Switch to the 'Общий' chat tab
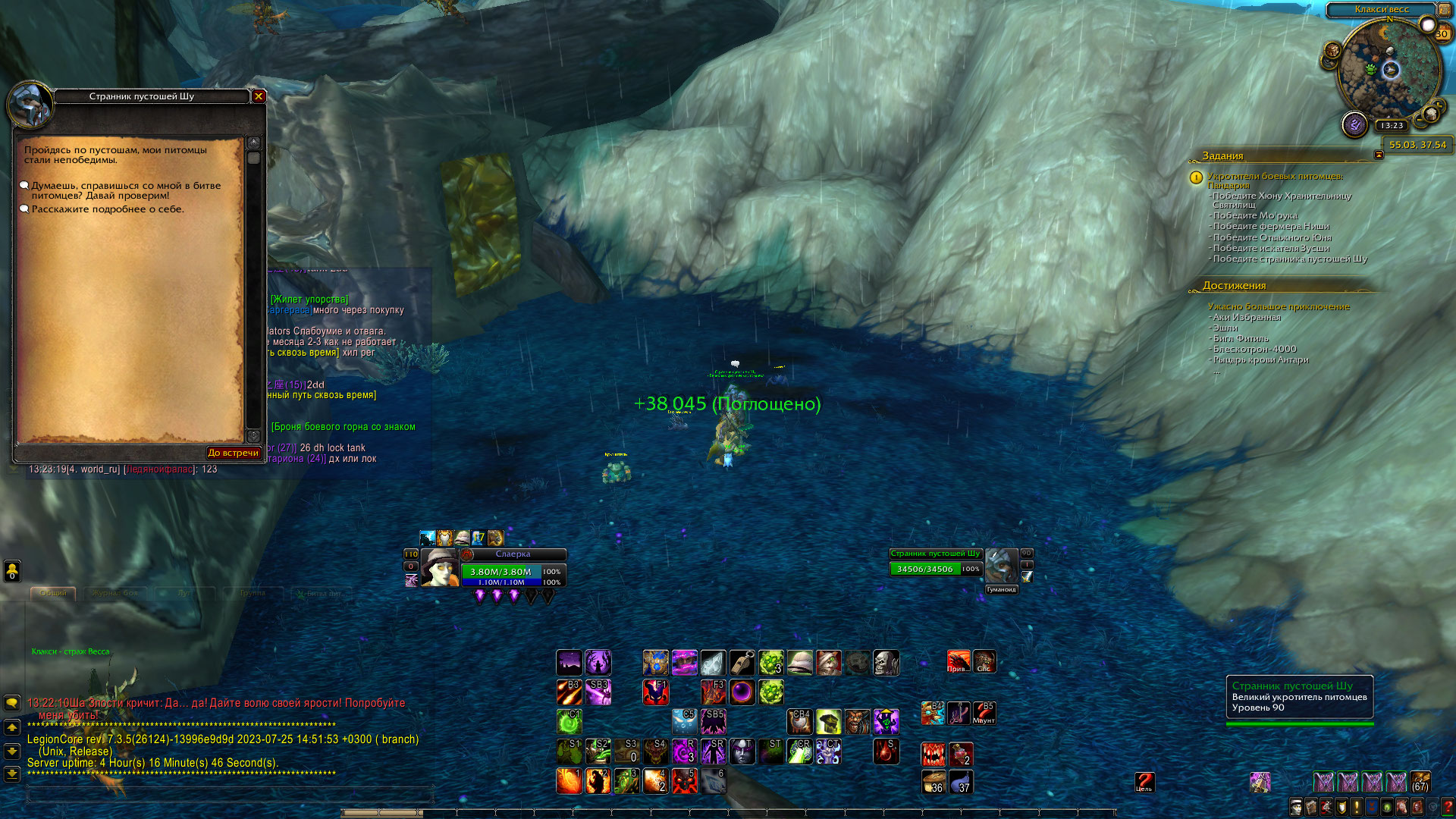Screen dimensions: 1456x819 (53, 593)
